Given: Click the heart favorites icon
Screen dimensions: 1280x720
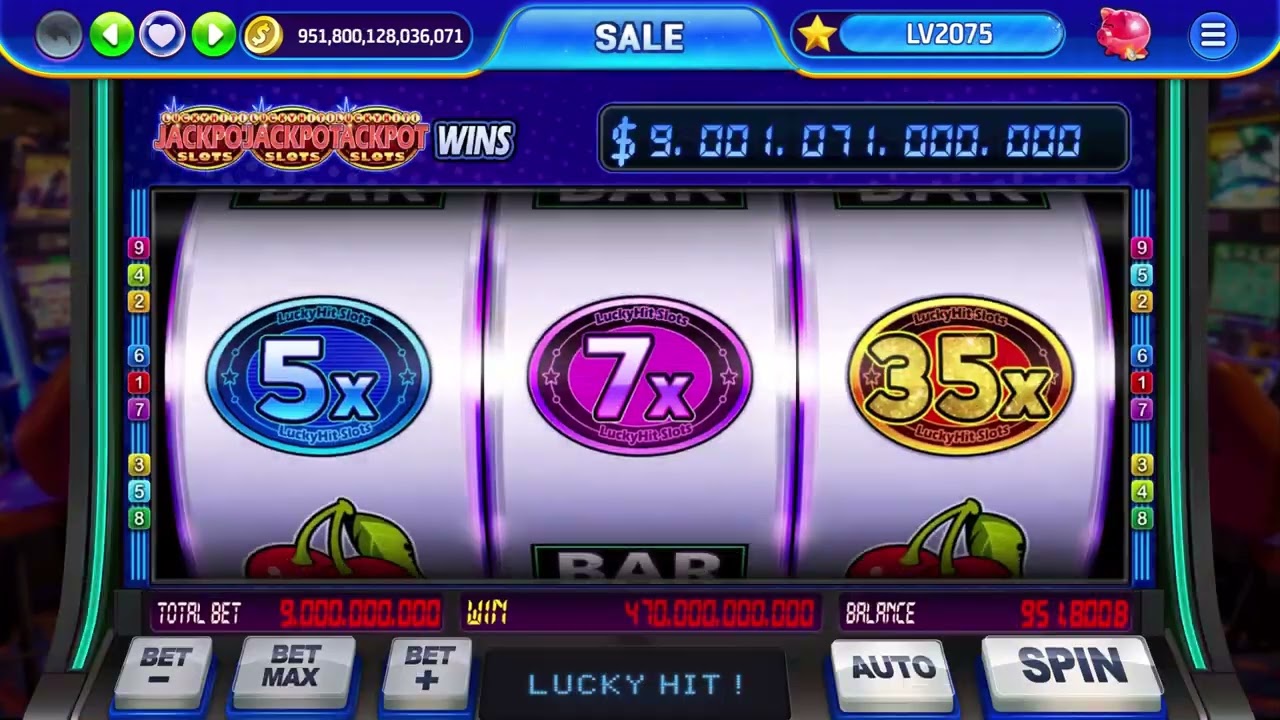Looking at the screenshot, I should [x=162, y=33].
